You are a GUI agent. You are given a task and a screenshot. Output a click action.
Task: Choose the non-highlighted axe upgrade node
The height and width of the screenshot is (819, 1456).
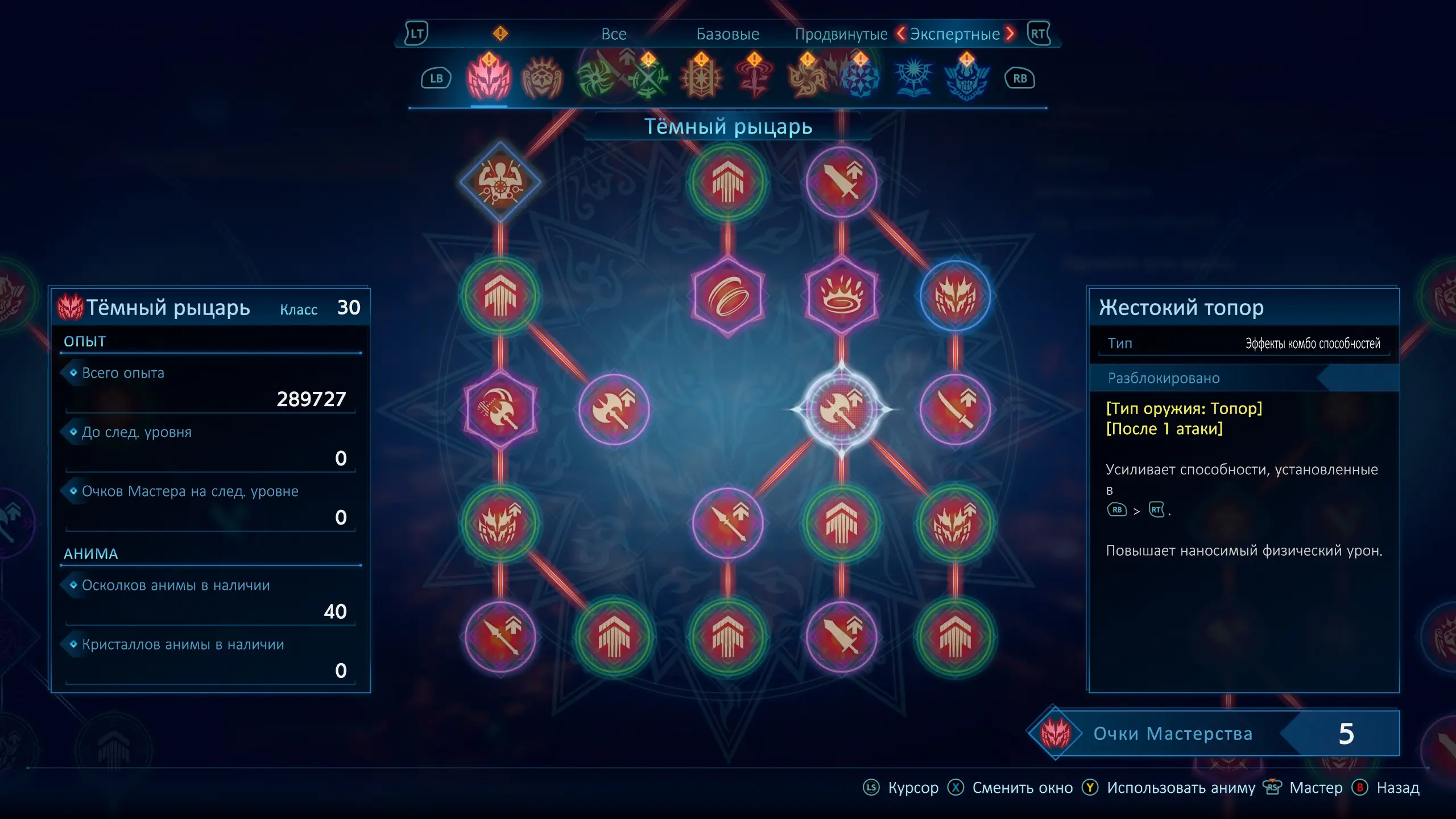[x=614, y=409]
